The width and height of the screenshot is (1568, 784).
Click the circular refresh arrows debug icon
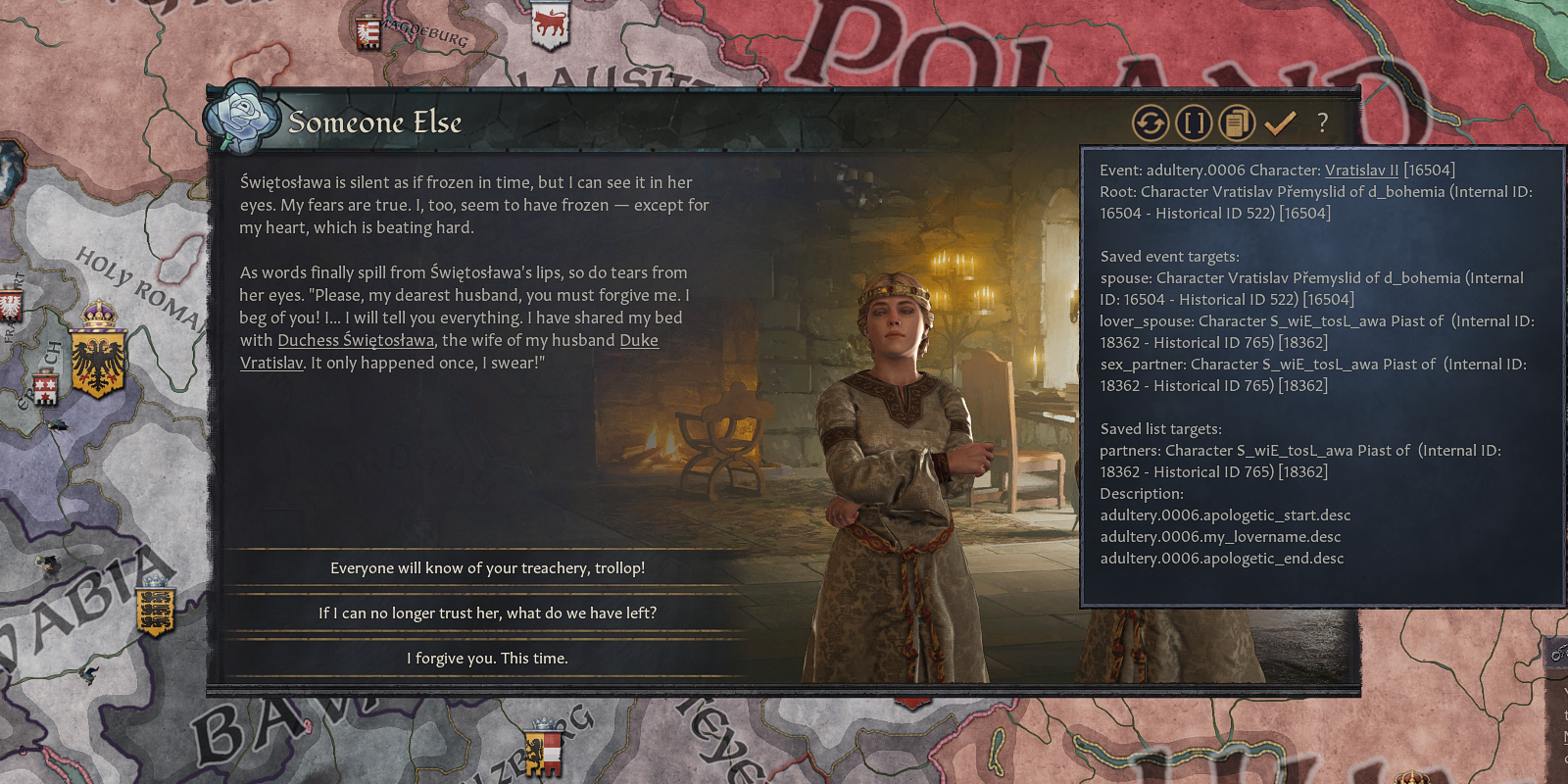click(1151, 123)
